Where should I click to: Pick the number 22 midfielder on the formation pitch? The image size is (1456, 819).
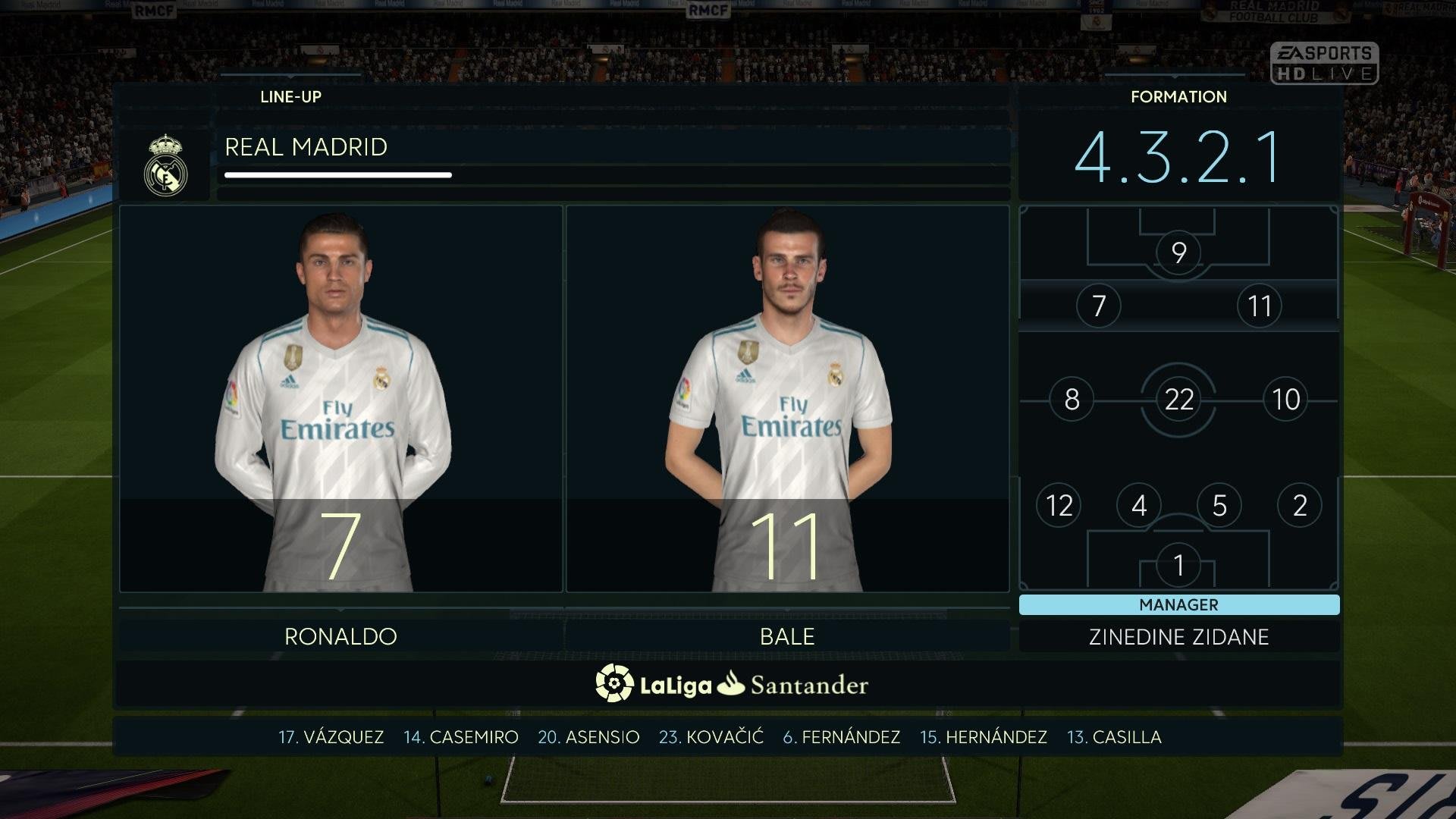pyautogui.click(x=1178, y=399)
